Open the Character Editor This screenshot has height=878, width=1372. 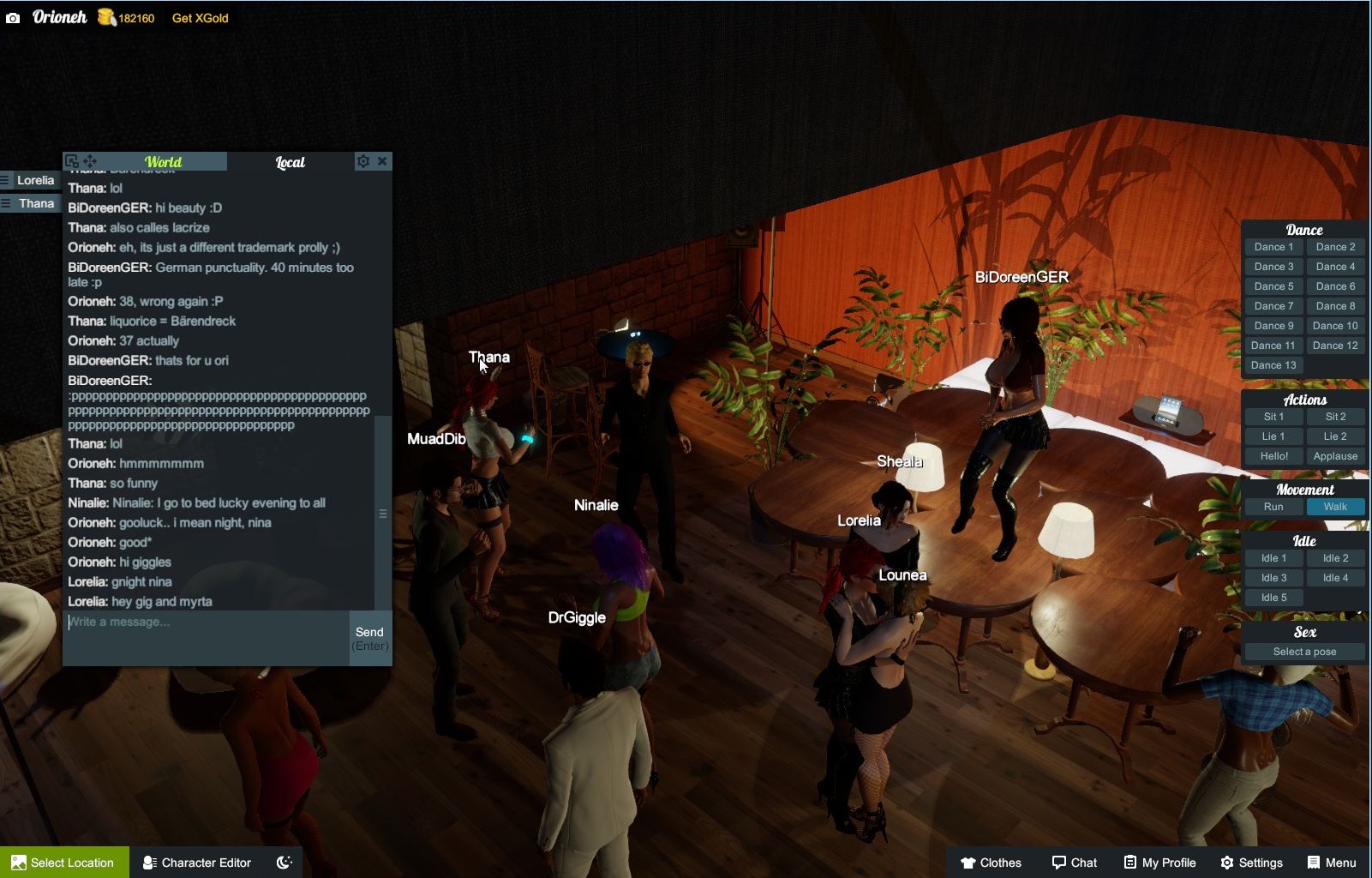coord(196,863)
